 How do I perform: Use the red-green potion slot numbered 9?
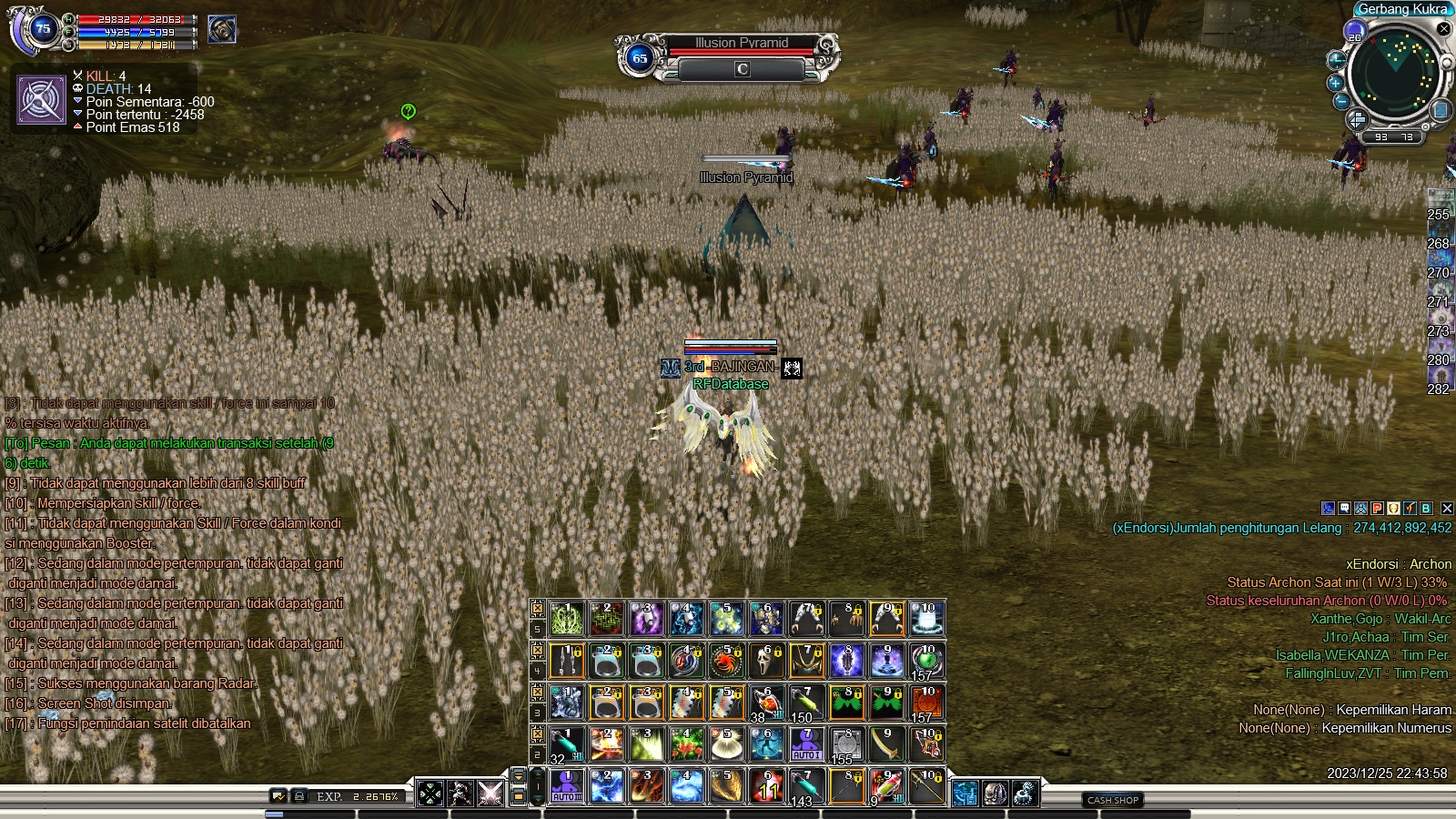(x=886, y=786)
